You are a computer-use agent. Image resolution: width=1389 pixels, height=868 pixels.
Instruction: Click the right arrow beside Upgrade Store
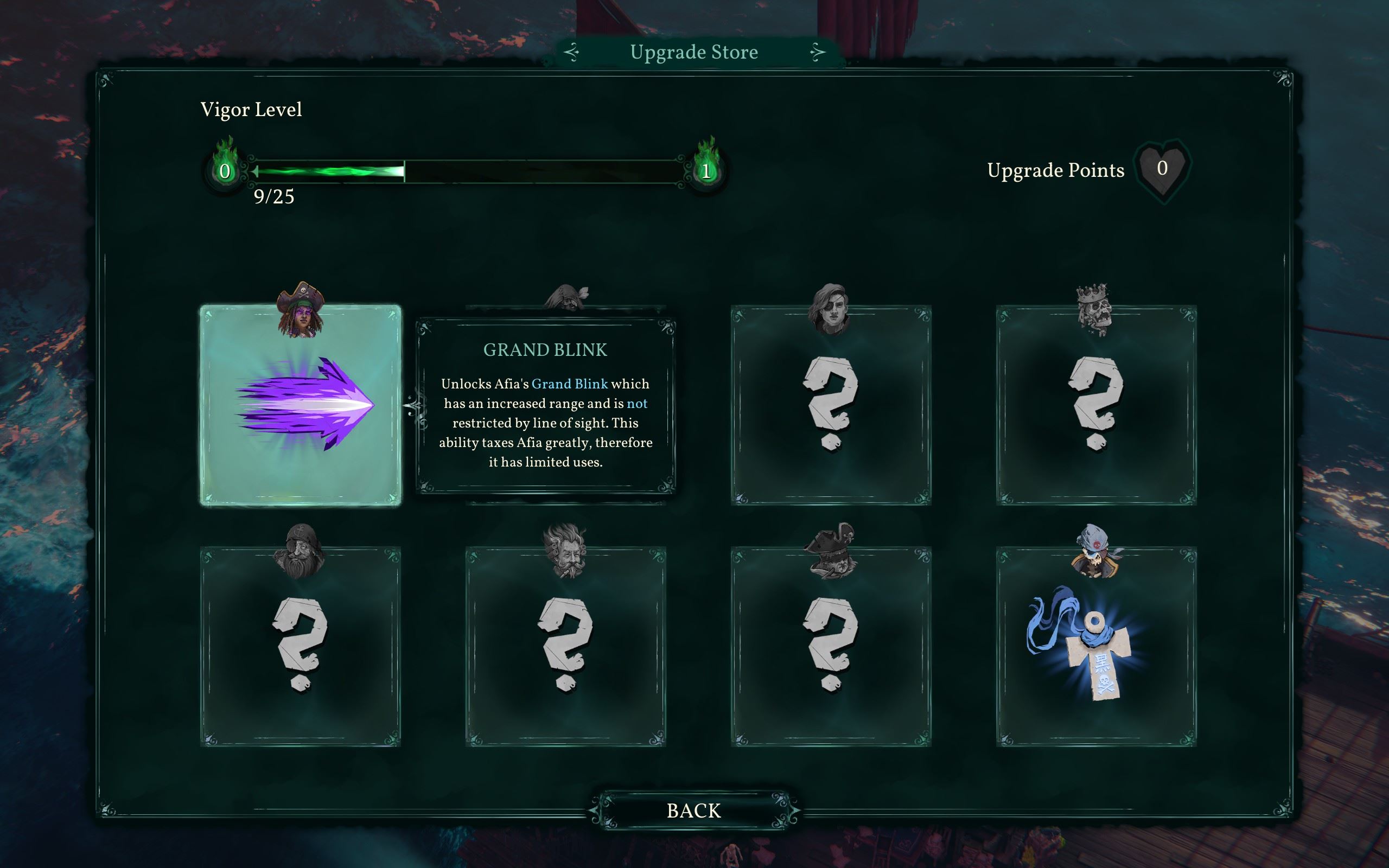(x=817, y=52)
